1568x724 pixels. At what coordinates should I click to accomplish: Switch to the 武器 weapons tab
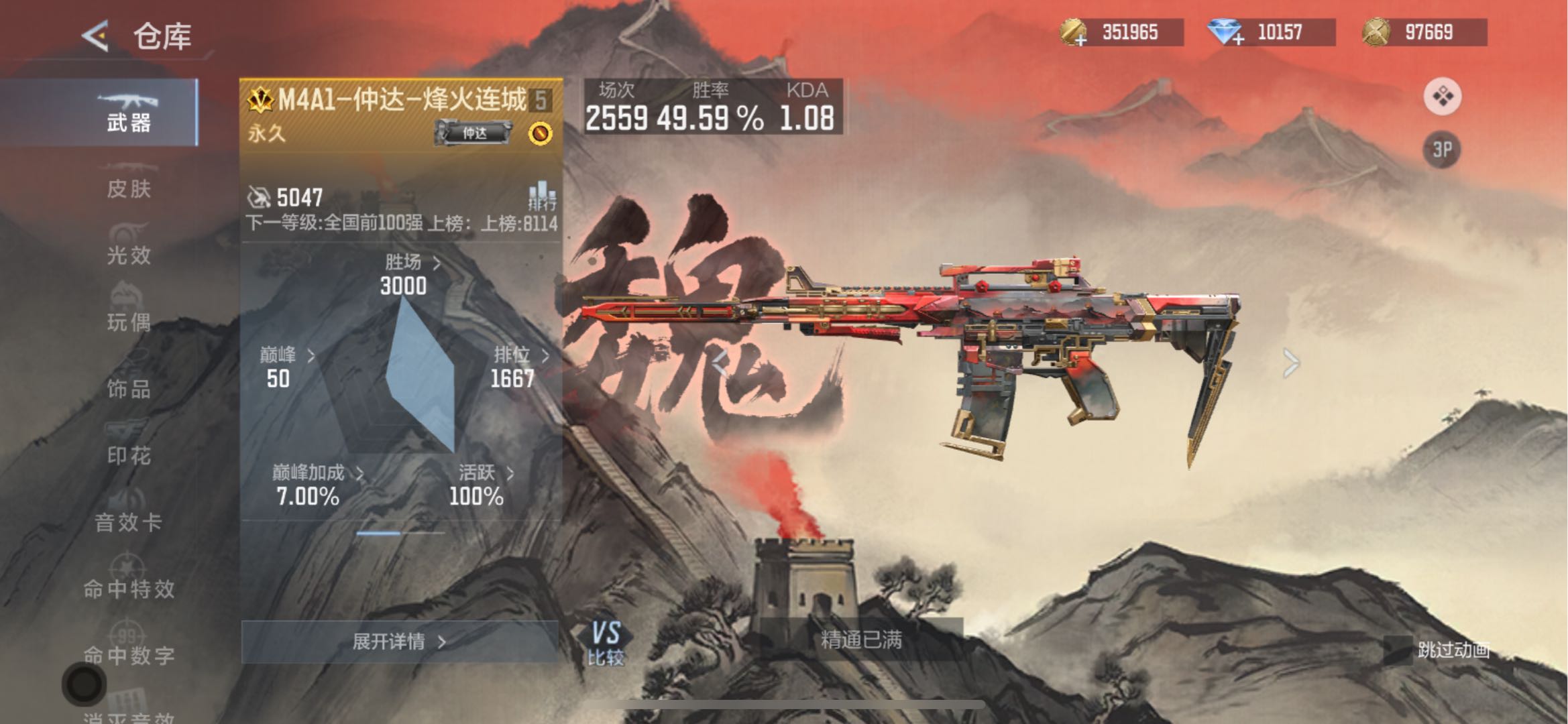128,113
